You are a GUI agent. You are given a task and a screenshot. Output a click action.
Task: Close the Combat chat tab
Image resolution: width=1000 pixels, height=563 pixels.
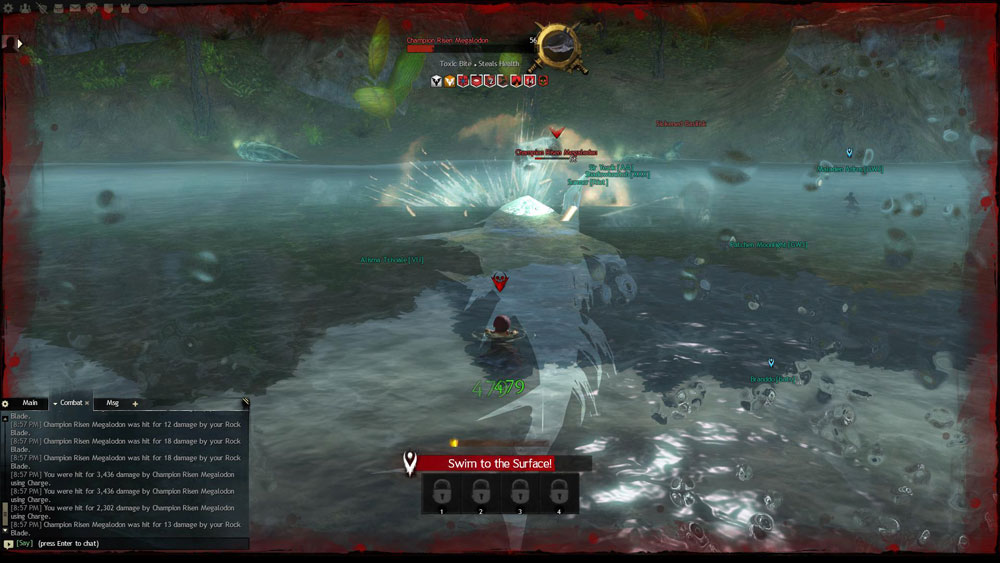pos(87,403)
